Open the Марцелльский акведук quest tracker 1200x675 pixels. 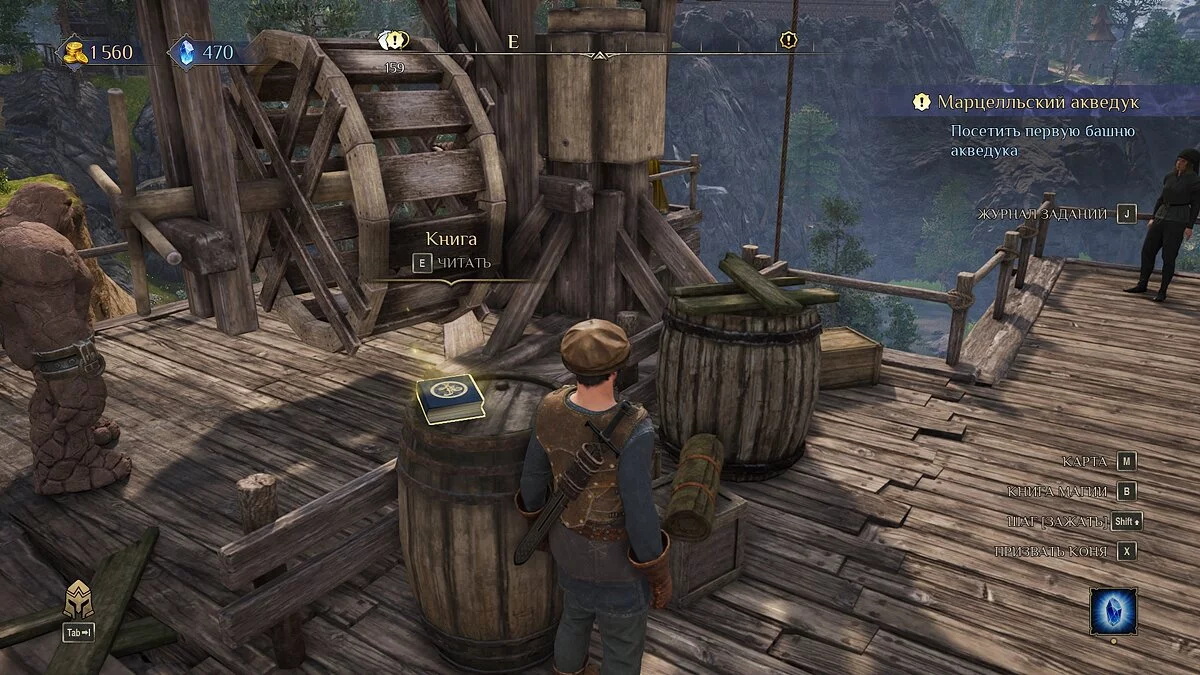1037,102
